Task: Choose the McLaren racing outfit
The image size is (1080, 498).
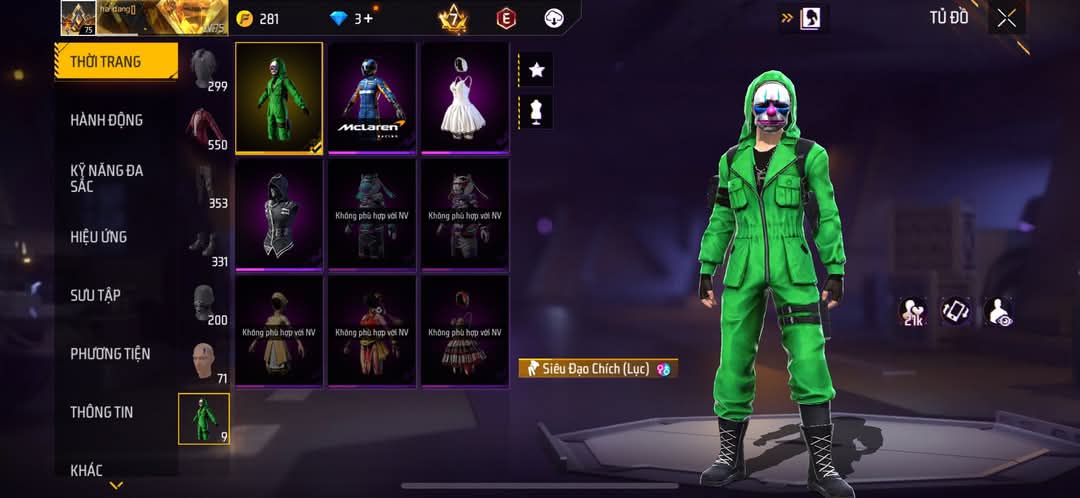Action: pyautogui.click(x=372, y=98)
